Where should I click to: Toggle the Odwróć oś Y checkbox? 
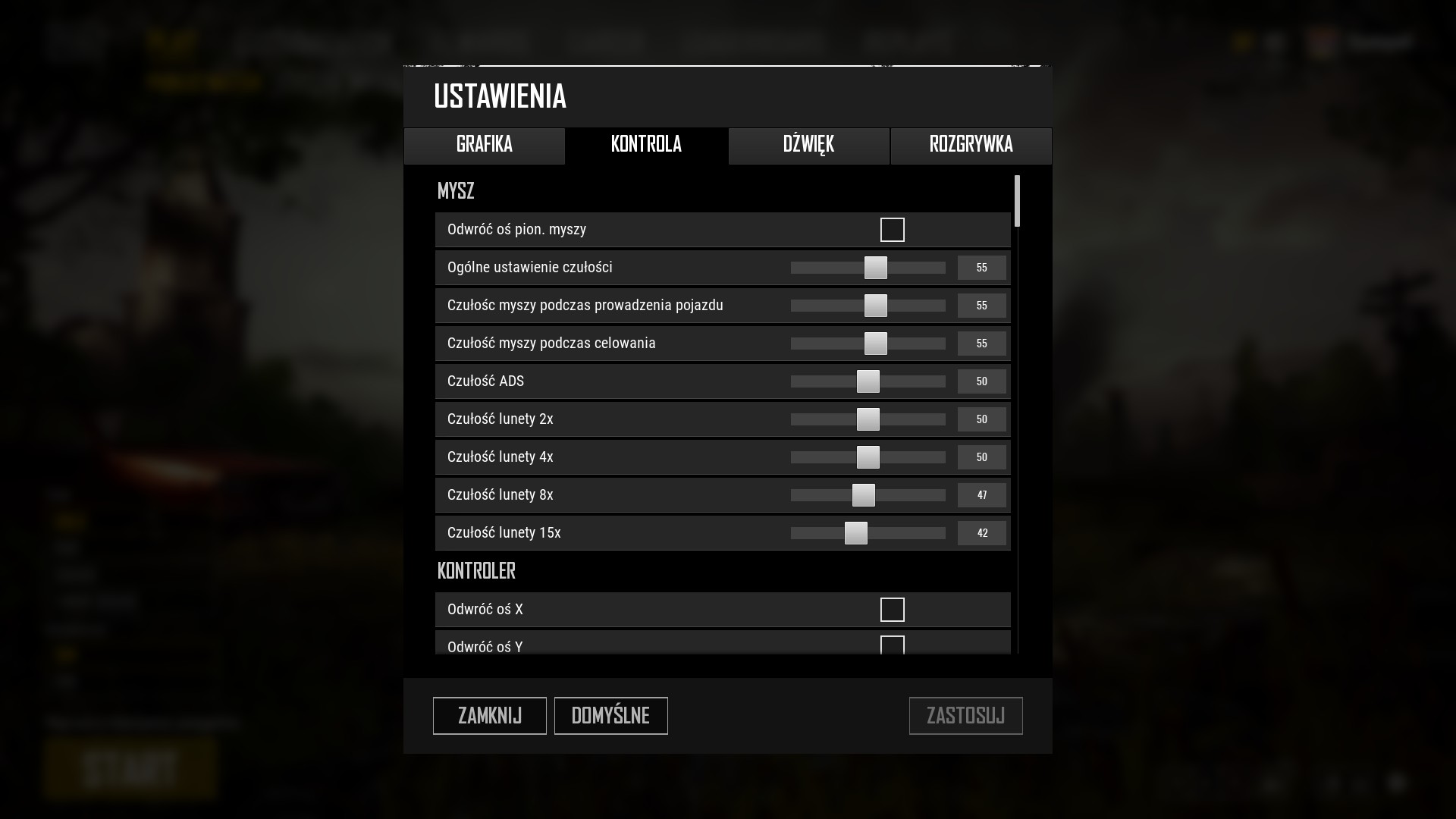[892, 645]
